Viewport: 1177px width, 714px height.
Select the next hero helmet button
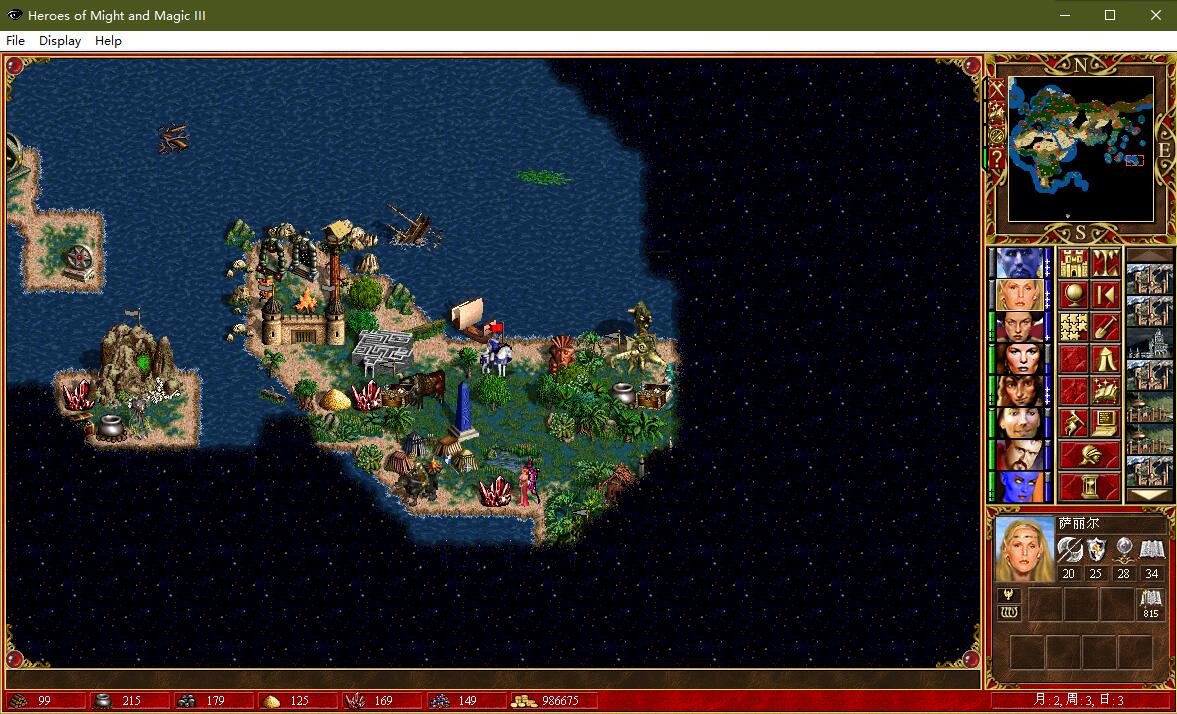(1089, 455)
